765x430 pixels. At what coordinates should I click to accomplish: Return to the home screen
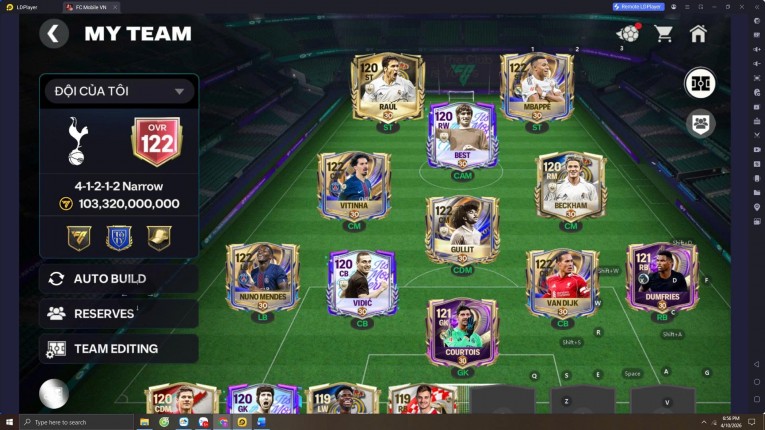[x=698, y=34]
